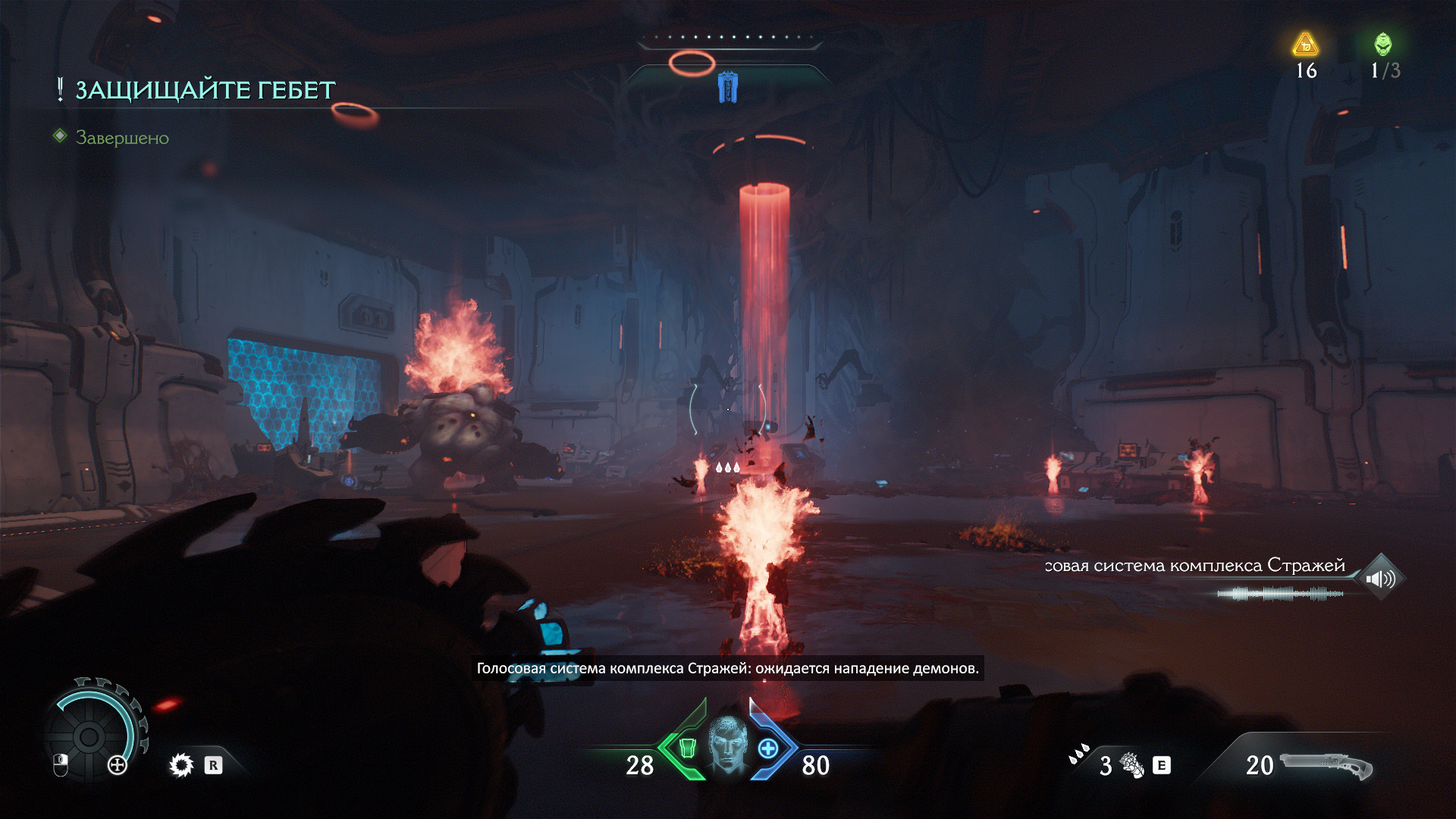Click the circular shield gauge dial
Viewport: 1456px width, 819px height.
tap(89, 736)
